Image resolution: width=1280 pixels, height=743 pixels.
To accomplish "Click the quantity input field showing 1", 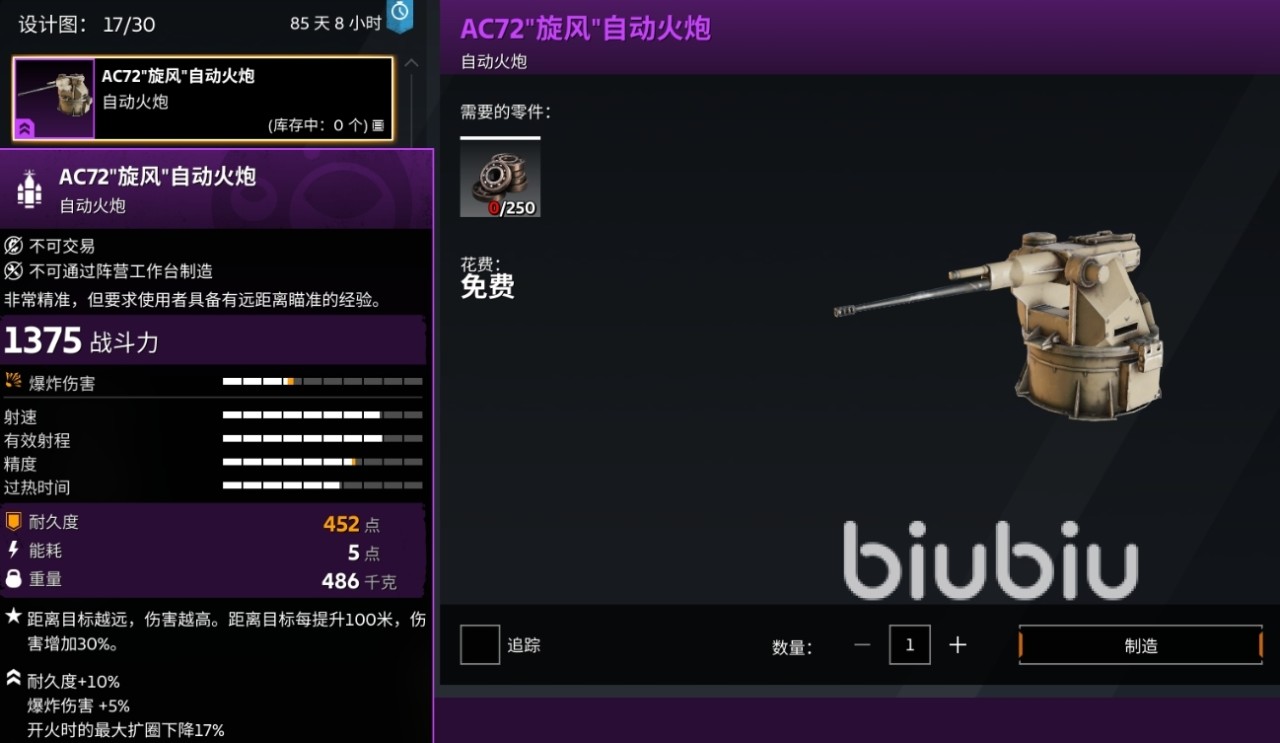I will pyautogui.click(x=909, y=645).
